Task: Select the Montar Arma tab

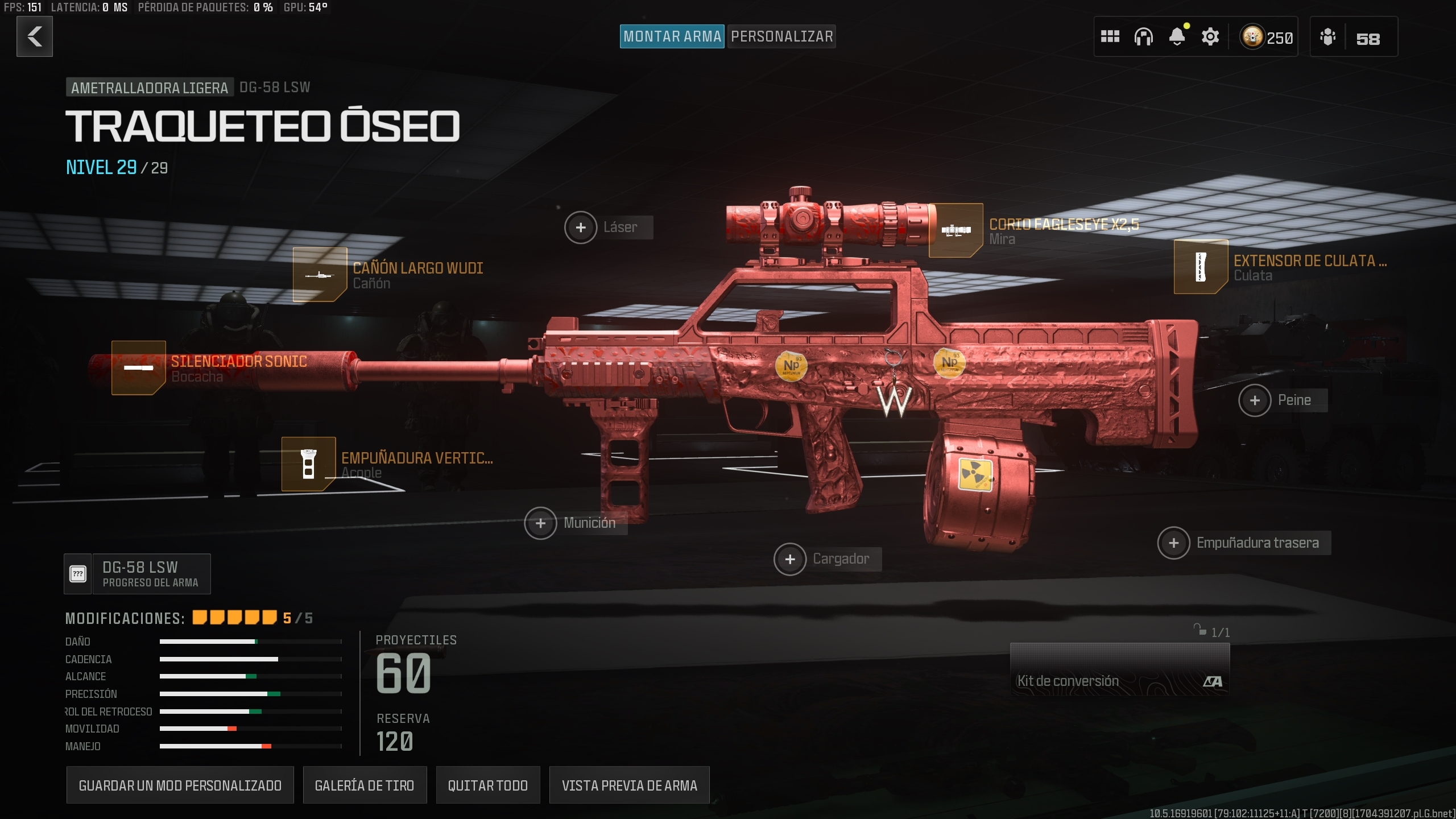Action: tap(672, 36)
